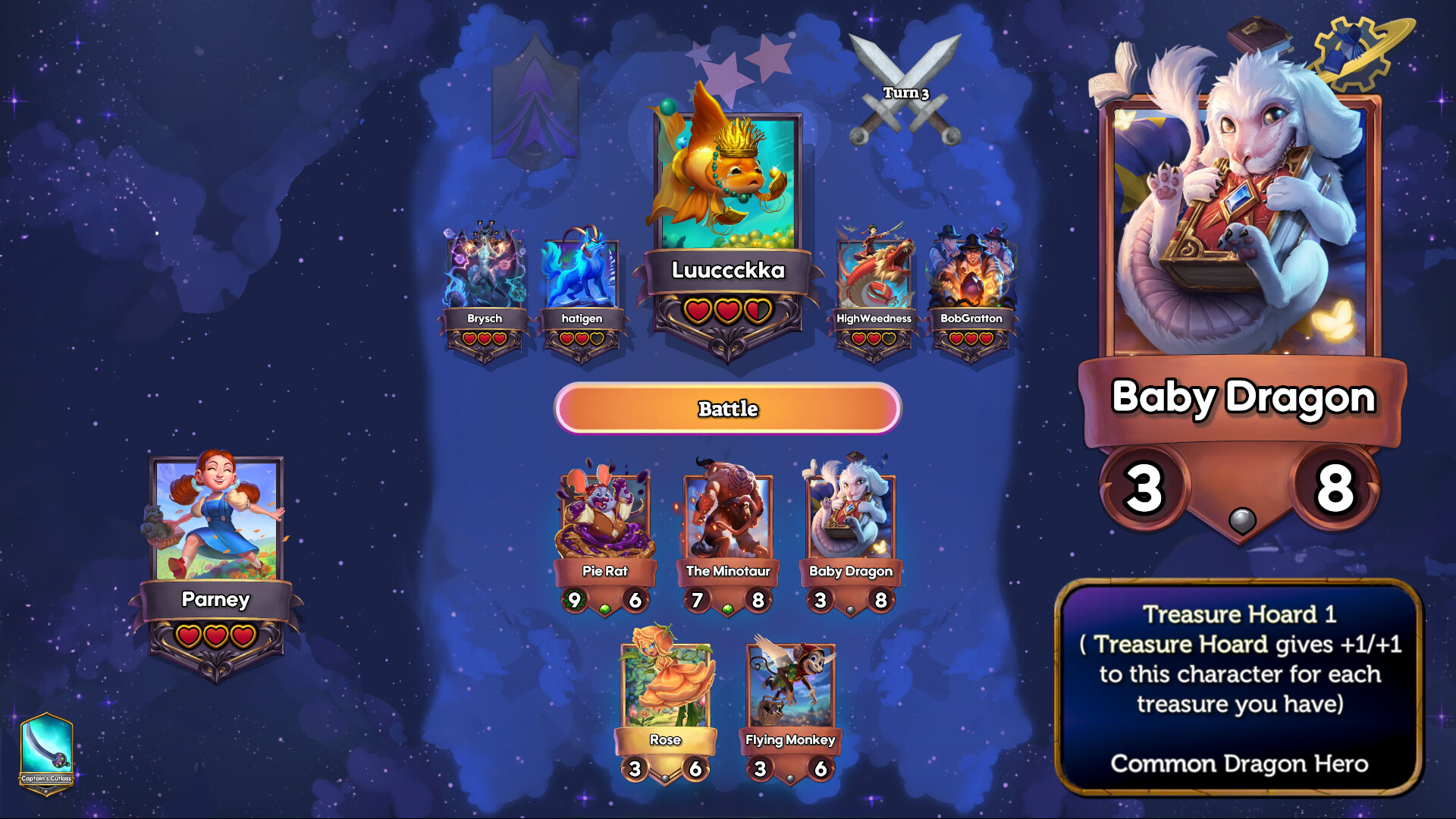
Task: Select the Captain's Cutlass treasure icon
Action: 47,747
